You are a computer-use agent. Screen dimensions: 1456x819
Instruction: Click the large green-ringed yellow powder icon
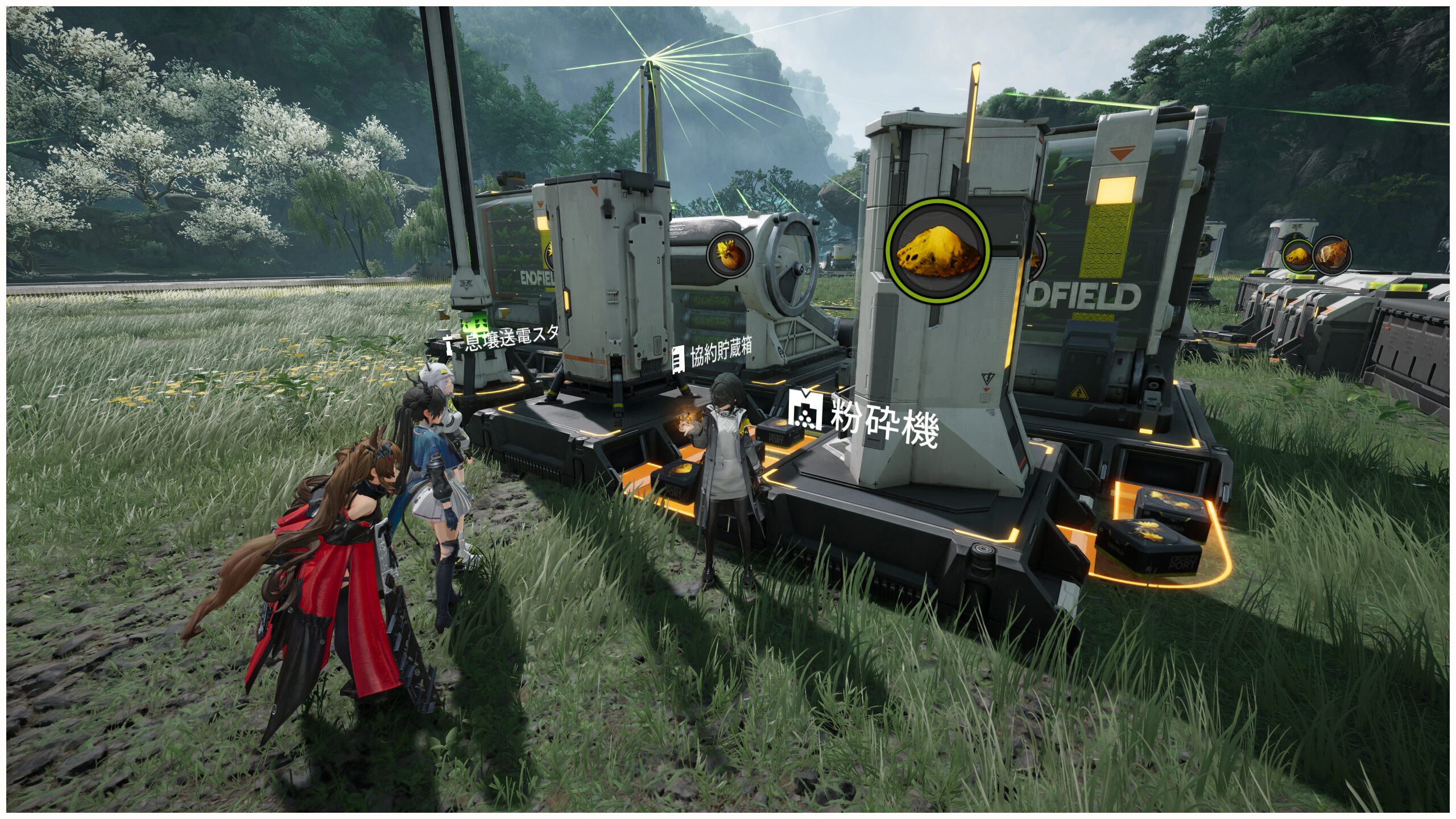[937, 251]
